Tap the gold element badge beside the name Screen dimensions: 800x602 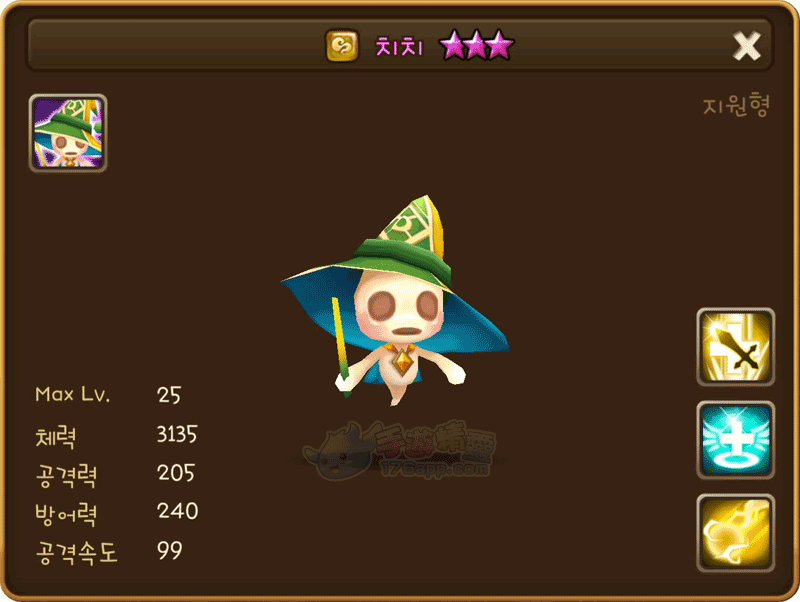point(343,46)
